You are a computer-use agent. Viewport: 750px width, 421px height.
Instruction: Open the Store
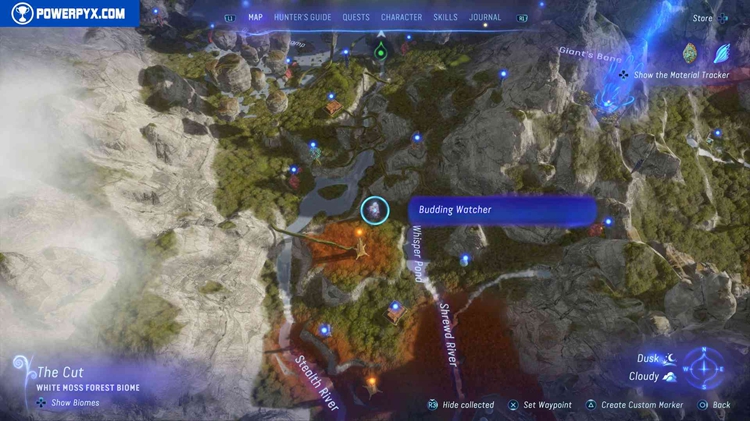pos(702,18)
